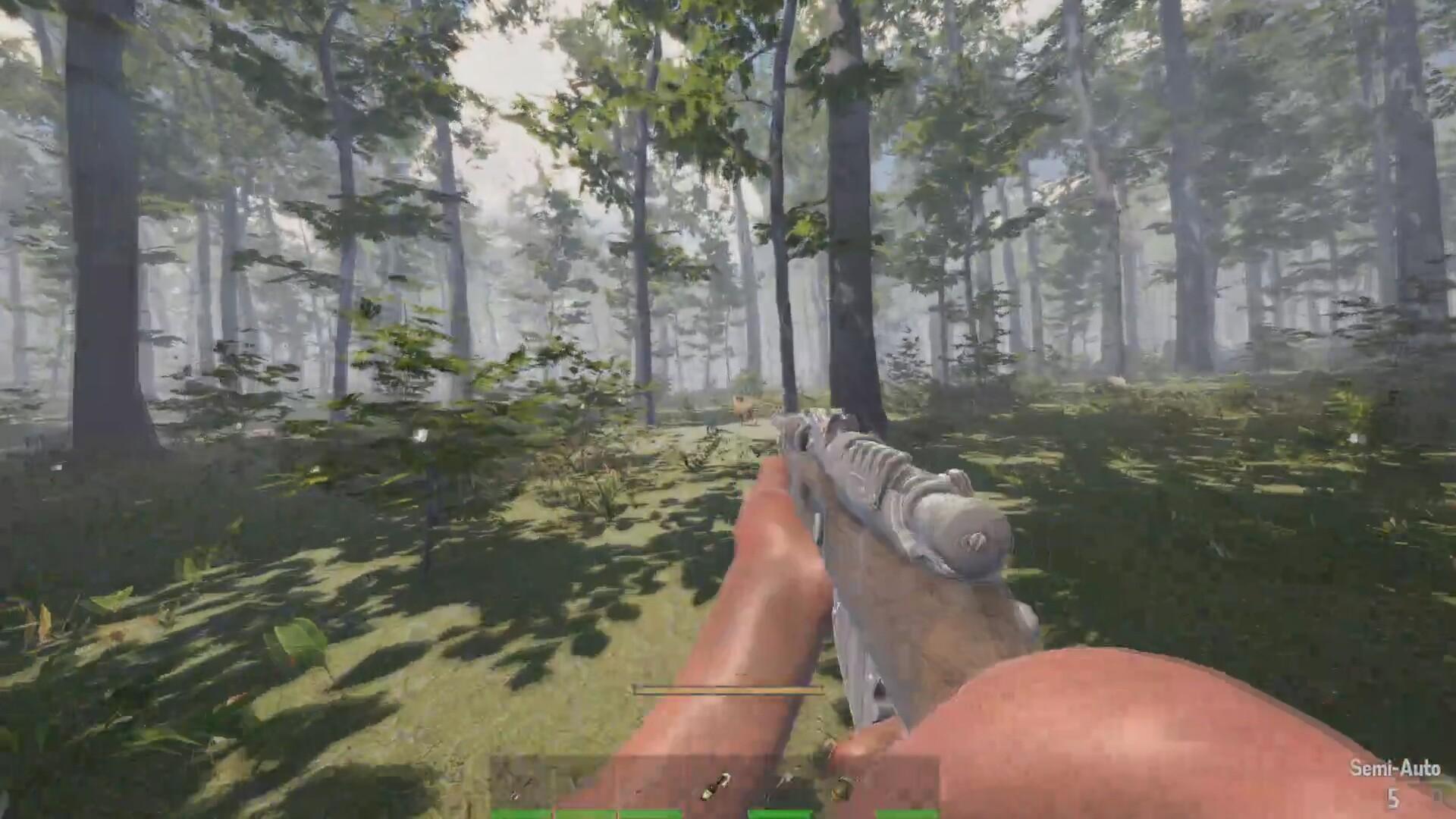1456x819 pixels.
Task: Select the arrow item in the hotbar
Action: pos(785,781)
